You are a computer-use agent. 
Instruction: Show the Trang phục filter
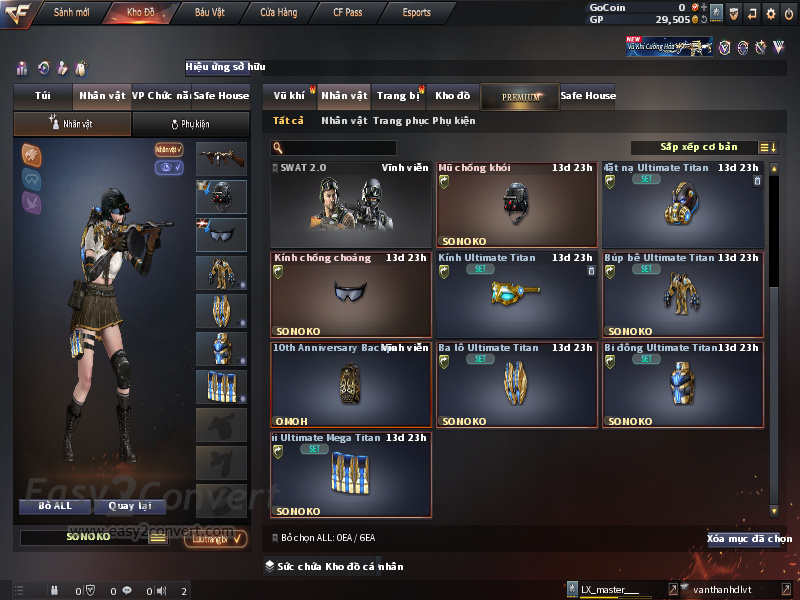(x=400, y=121)
